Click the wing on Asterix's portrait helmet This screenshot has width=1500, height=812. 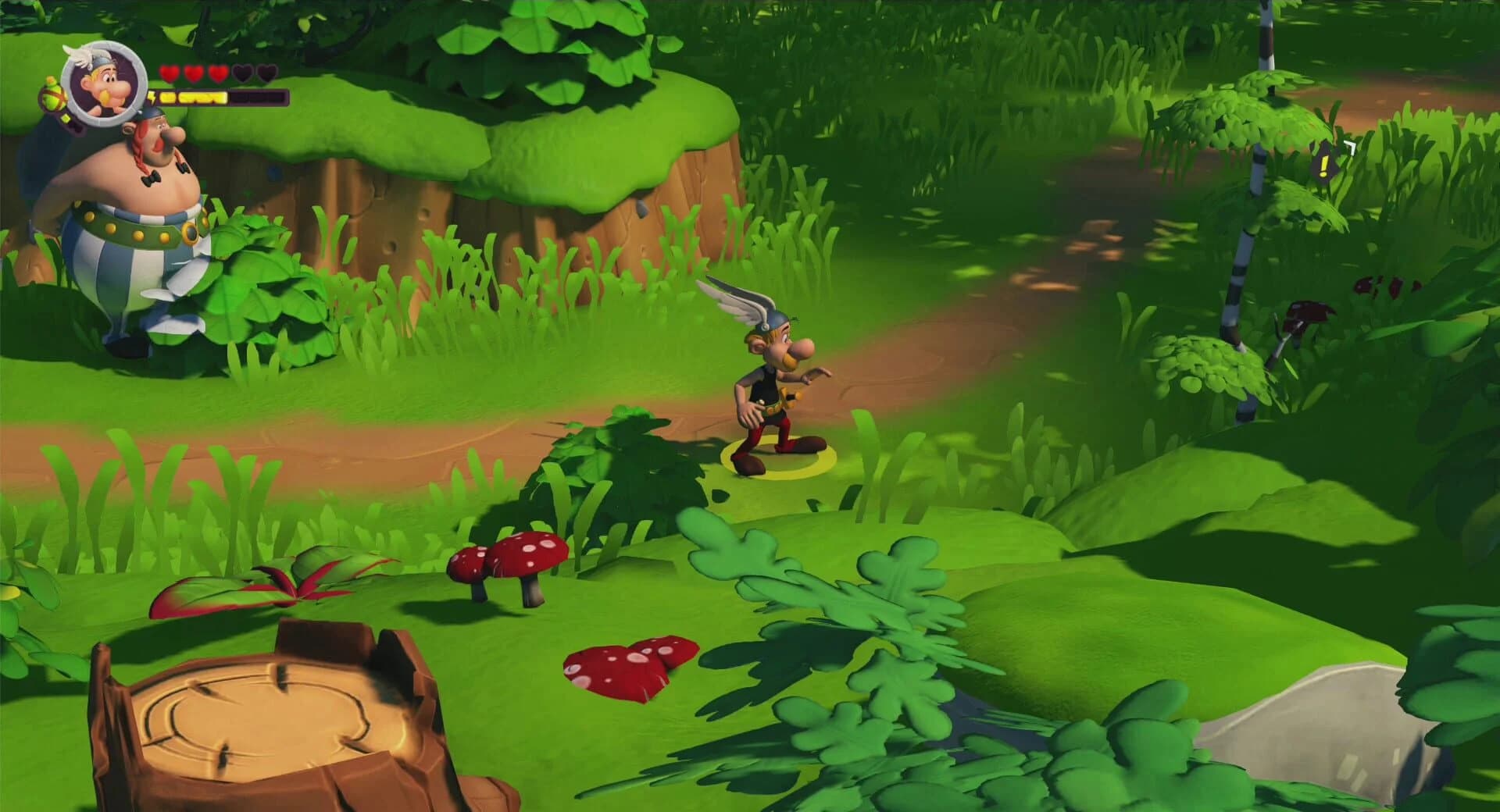[80, 56]
